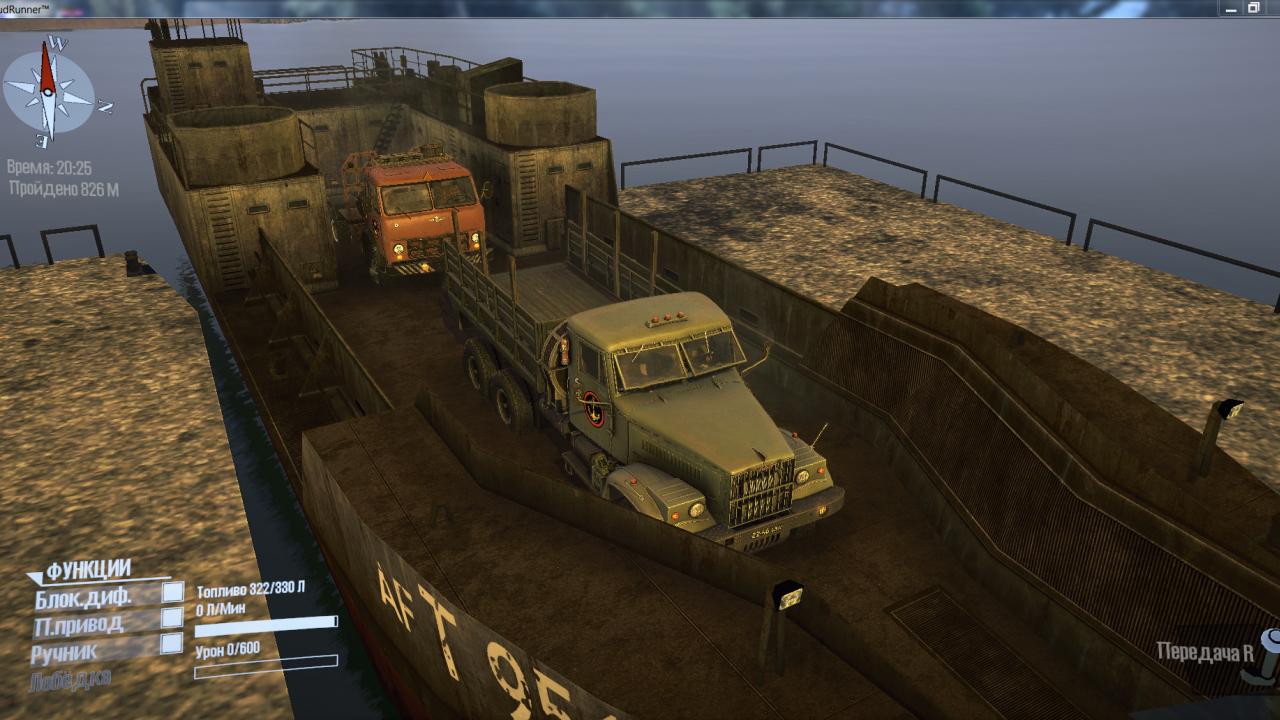This screenshot has width=1280, height=720.
Task: Toggle the Ручник handbrake checkbox
Action: tap(172, 644)
